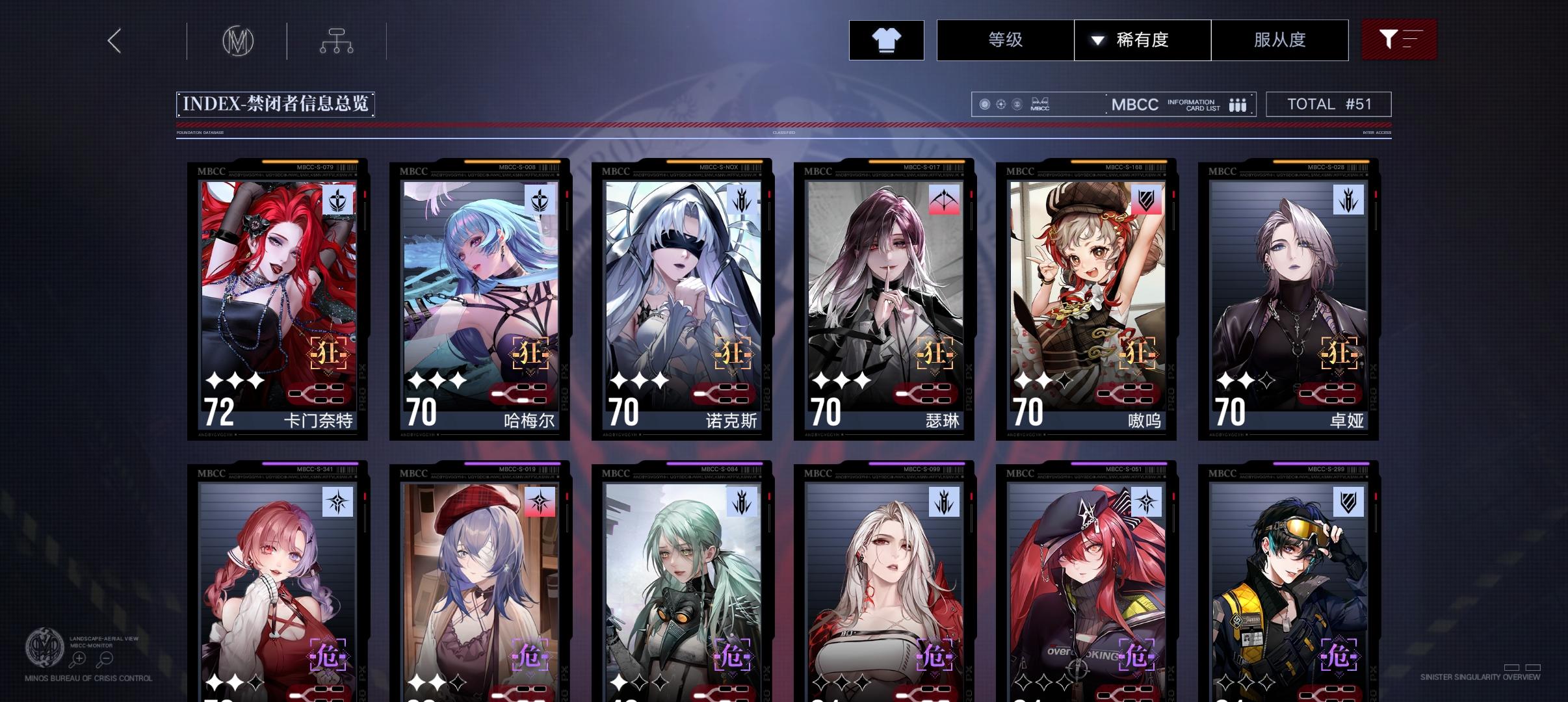Click the shield class icon on 嗷呜's card
Image resolution: width=1568 pixels, height=702 pixels.
pyautogui.click(x=1147, y=200)
